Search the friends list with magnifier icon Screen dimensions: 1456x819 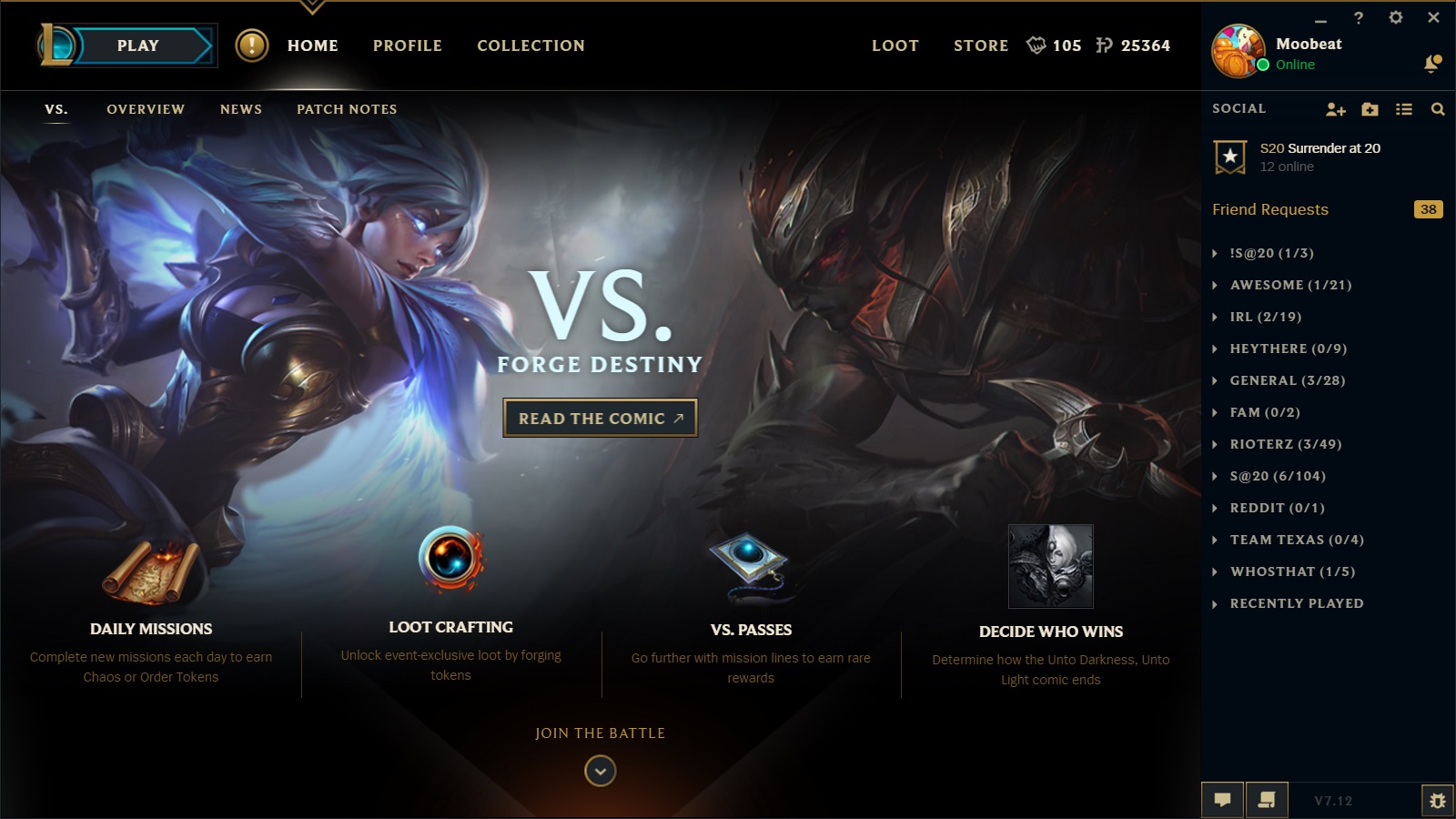1438,109
